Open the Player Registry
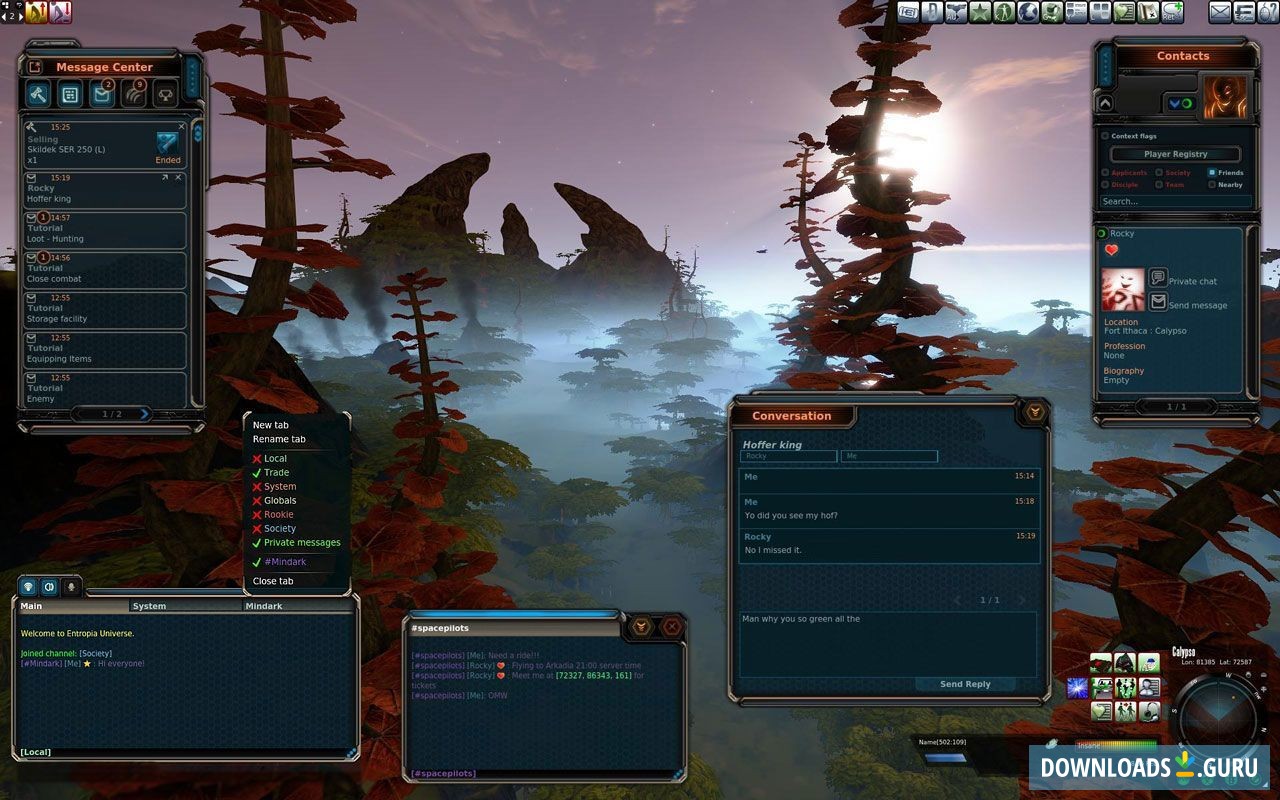 coord(1175,154)
